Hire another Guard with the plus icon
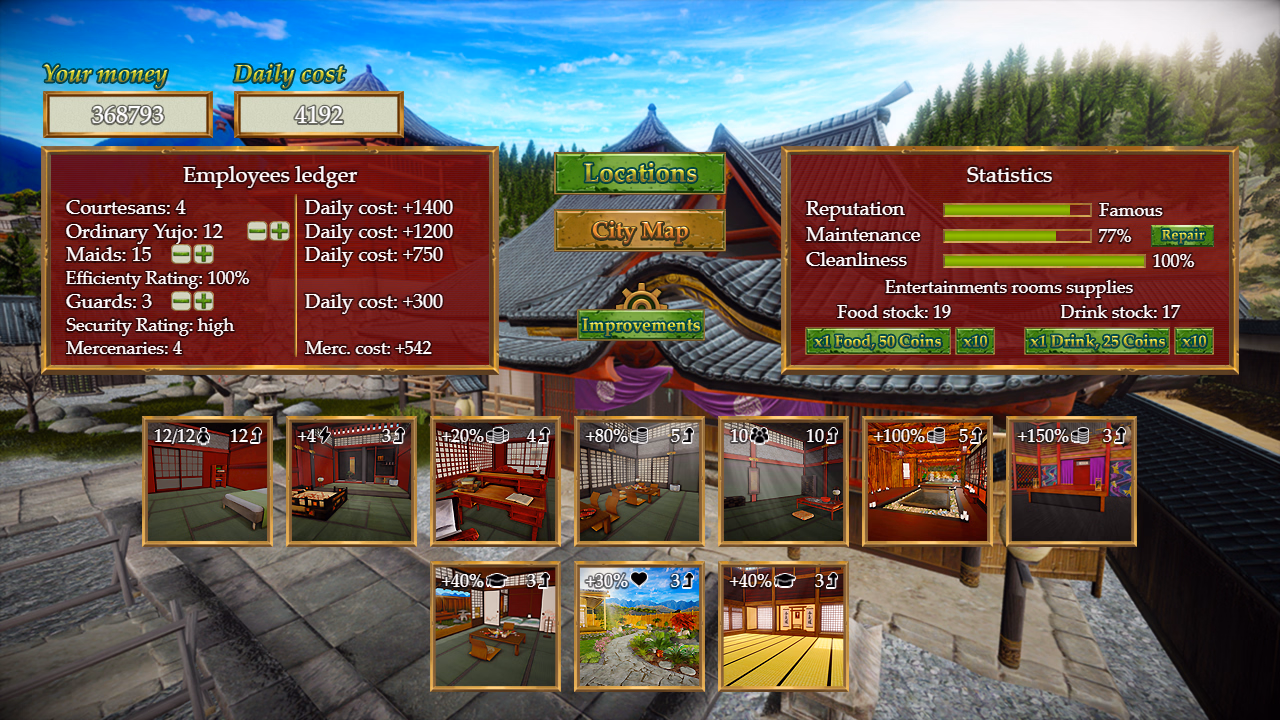 click(204, 301)
